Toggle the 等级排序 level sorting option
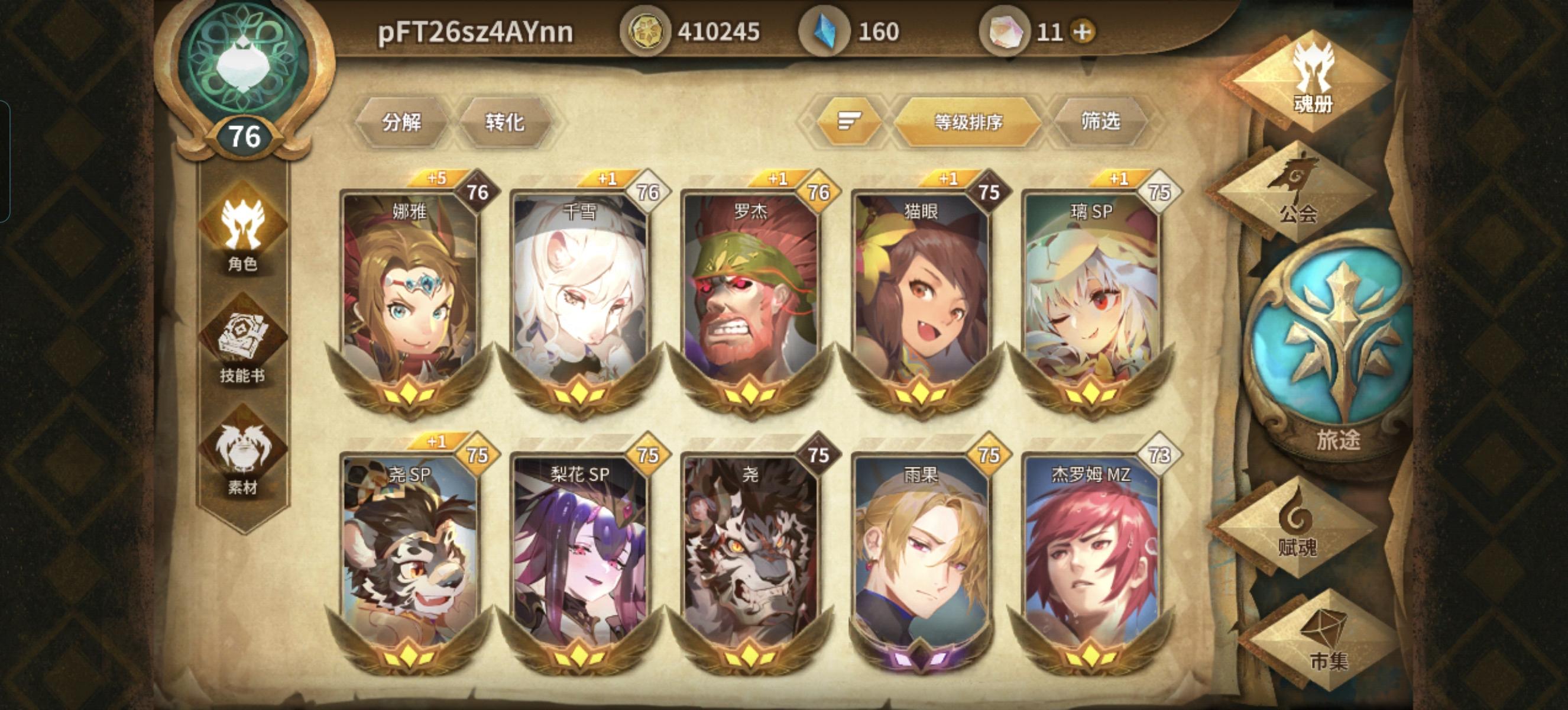The width and height of the screenshot is (1568, 710). [968, 121]
